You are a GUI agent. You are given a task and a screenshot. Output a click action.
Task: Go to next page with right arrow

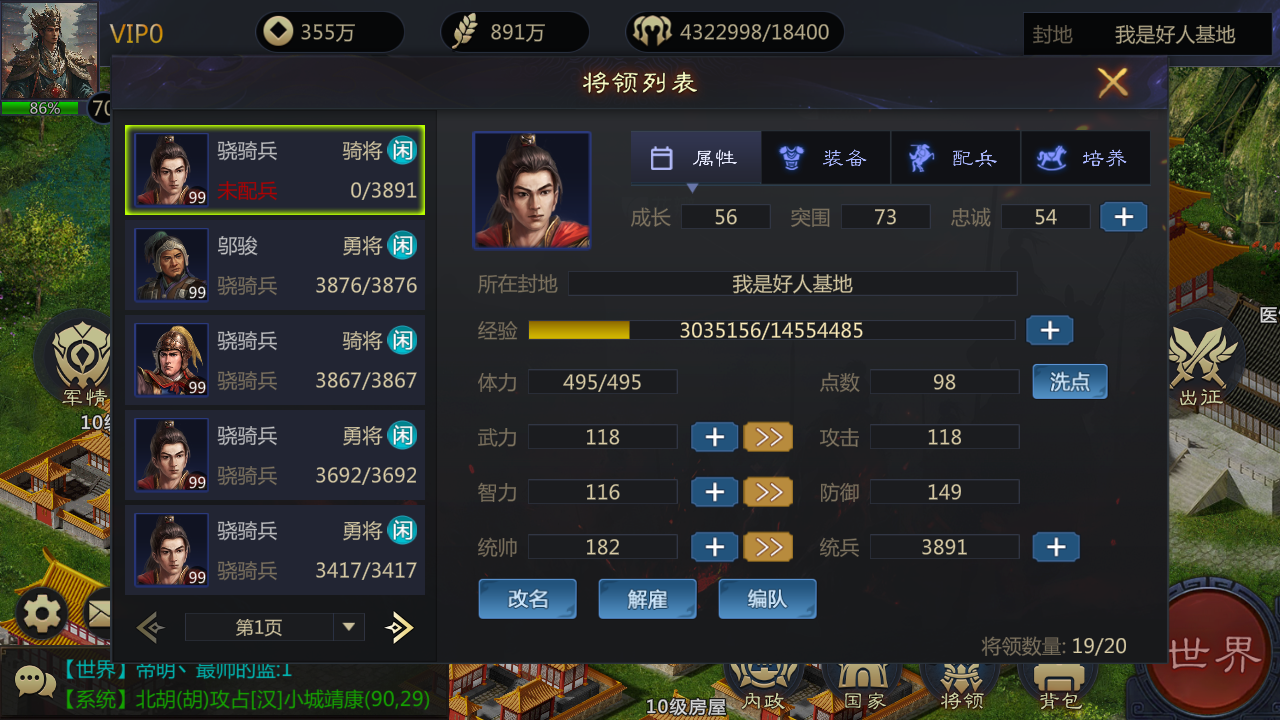(399, 627)
